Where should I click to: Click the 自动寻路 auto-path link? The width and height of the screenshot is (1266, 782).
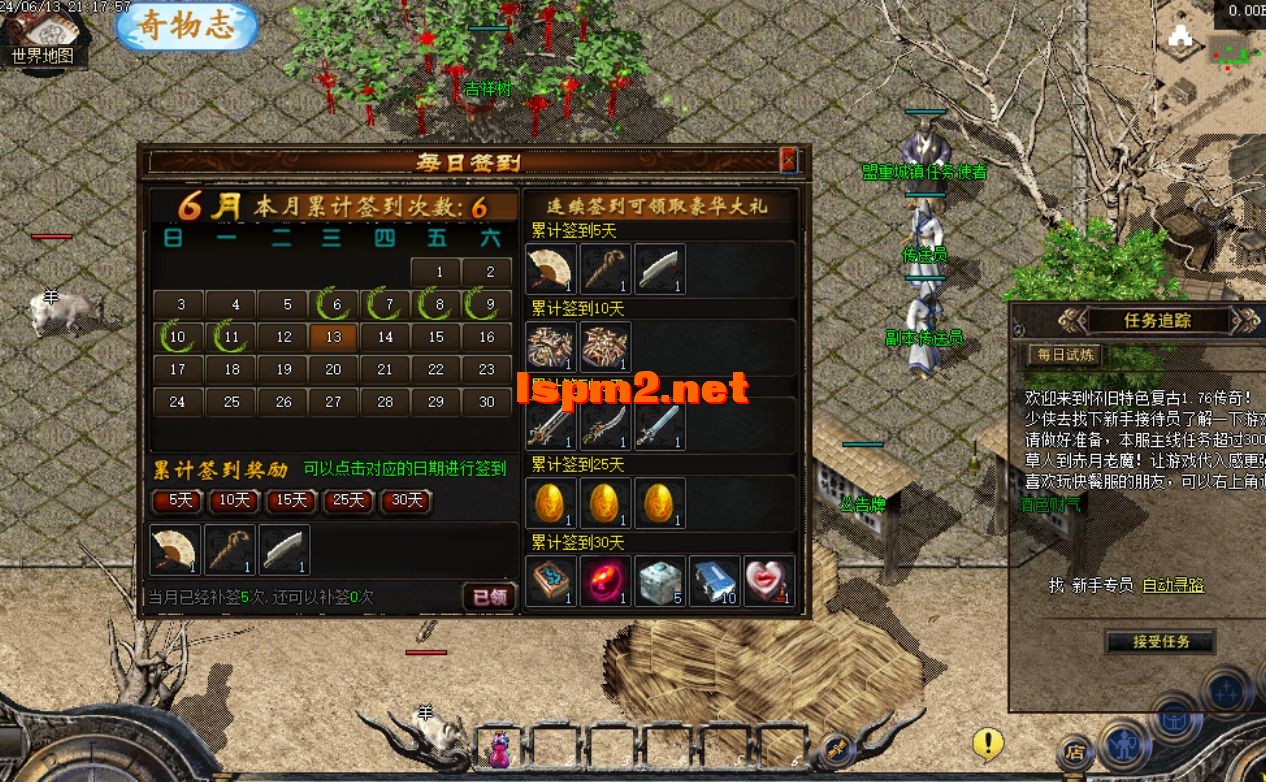1173,585
